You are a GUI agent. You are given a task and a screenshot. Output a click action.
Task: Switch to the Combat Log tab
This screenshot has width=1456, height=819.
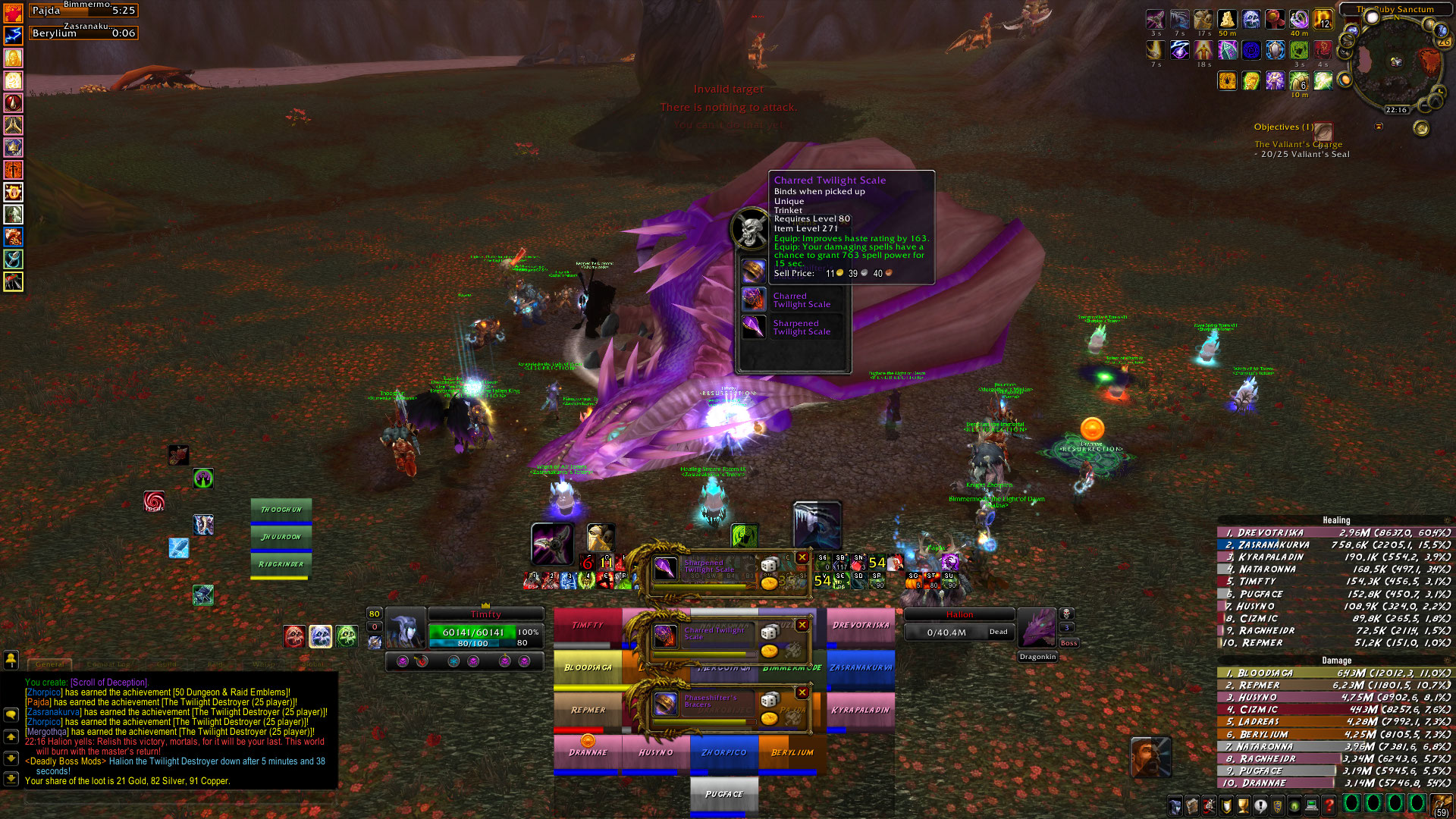(x=108, y=664)
